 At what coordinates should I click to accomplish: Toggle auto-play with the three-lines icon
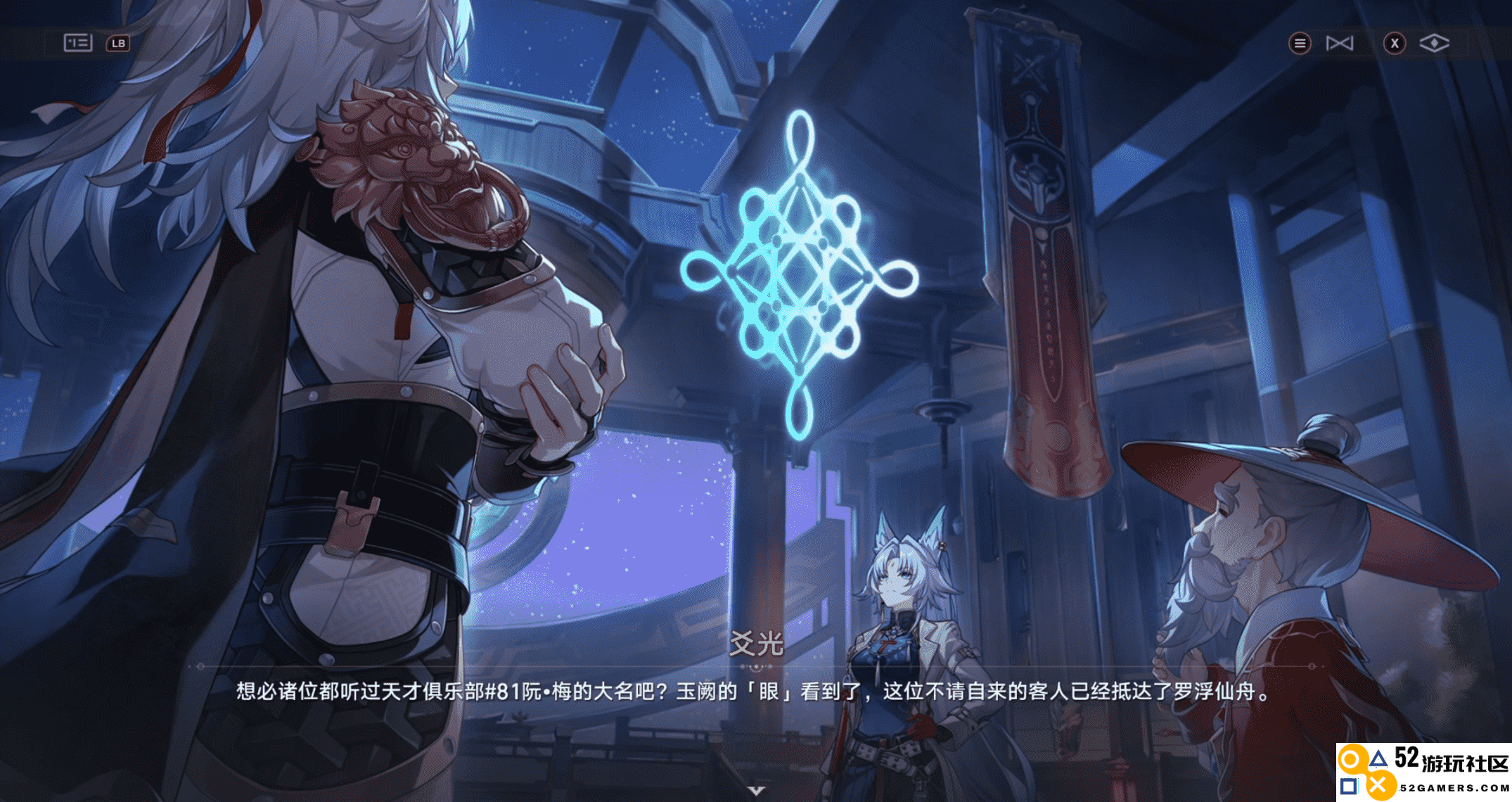(1300, 43)
